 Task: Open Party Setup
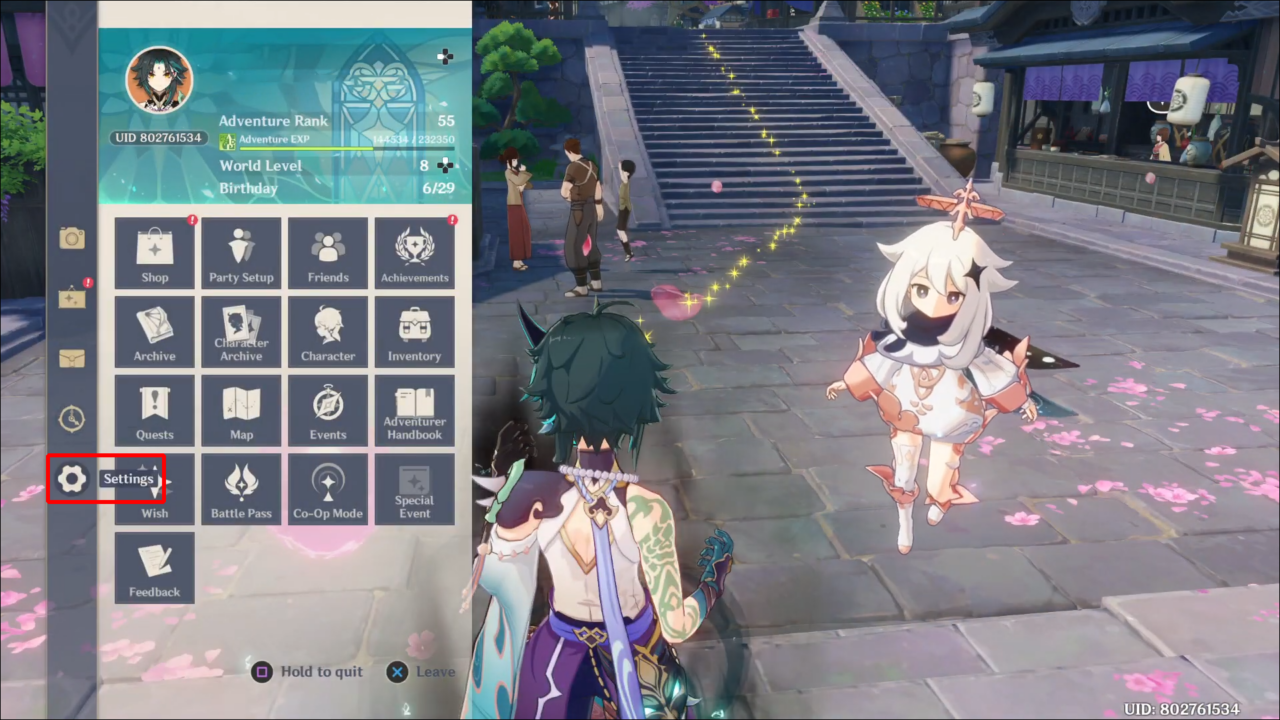241,252
